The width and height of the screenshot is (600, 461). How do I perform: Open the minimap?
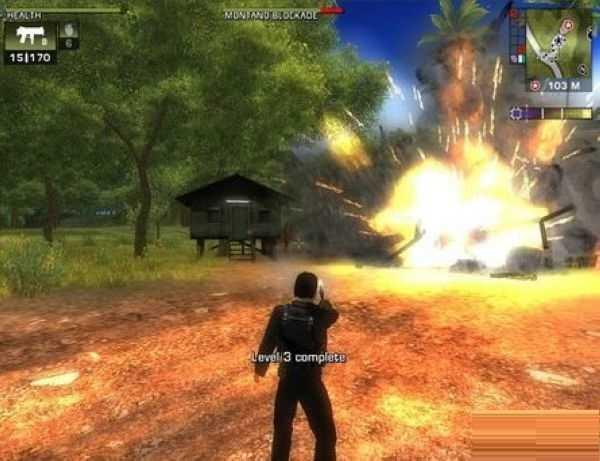(558, 44)
